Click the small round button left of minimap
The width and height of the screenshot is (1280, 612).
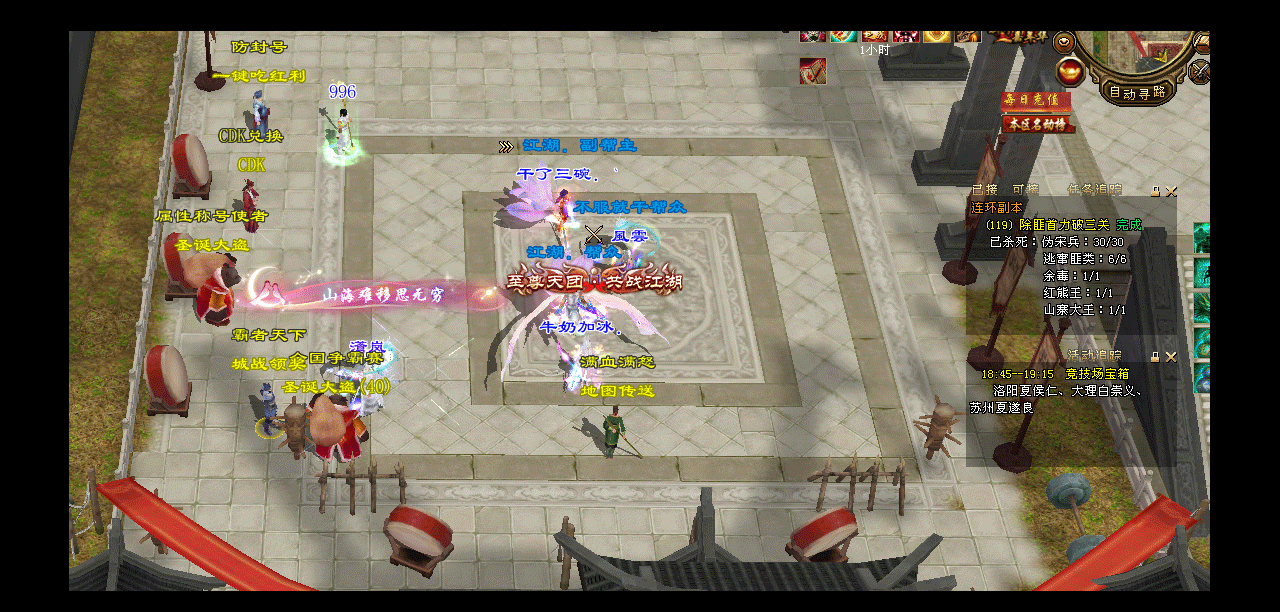(1064, 42)
